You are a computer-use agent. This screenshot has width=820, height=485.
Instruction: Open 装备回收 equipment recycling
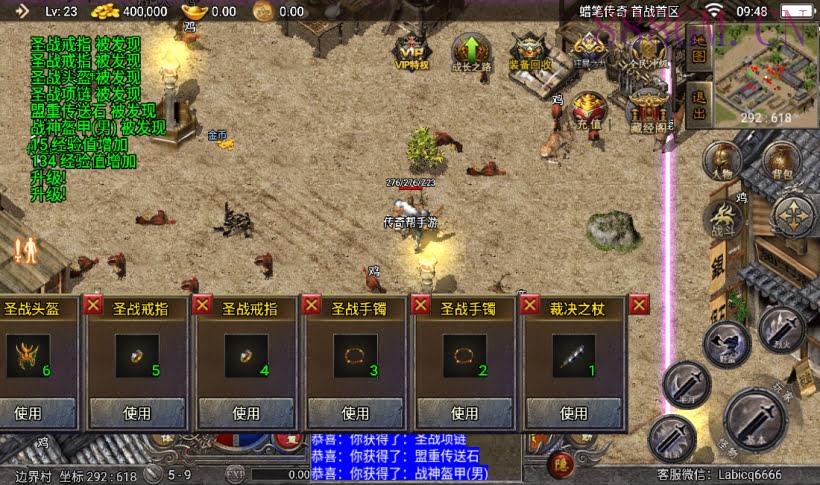(530, 50)
